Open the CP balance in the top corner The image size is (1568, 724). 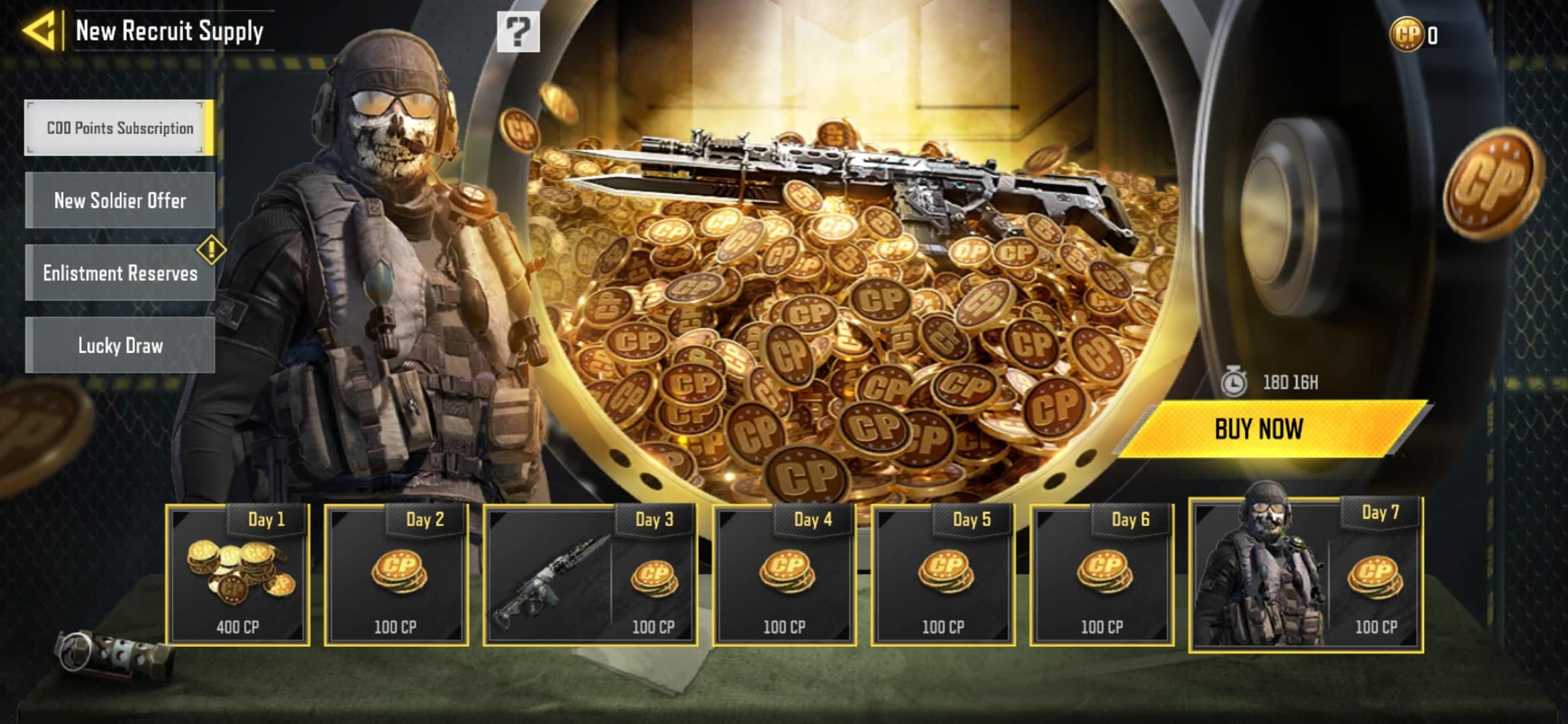click(x=1414, y=35)
